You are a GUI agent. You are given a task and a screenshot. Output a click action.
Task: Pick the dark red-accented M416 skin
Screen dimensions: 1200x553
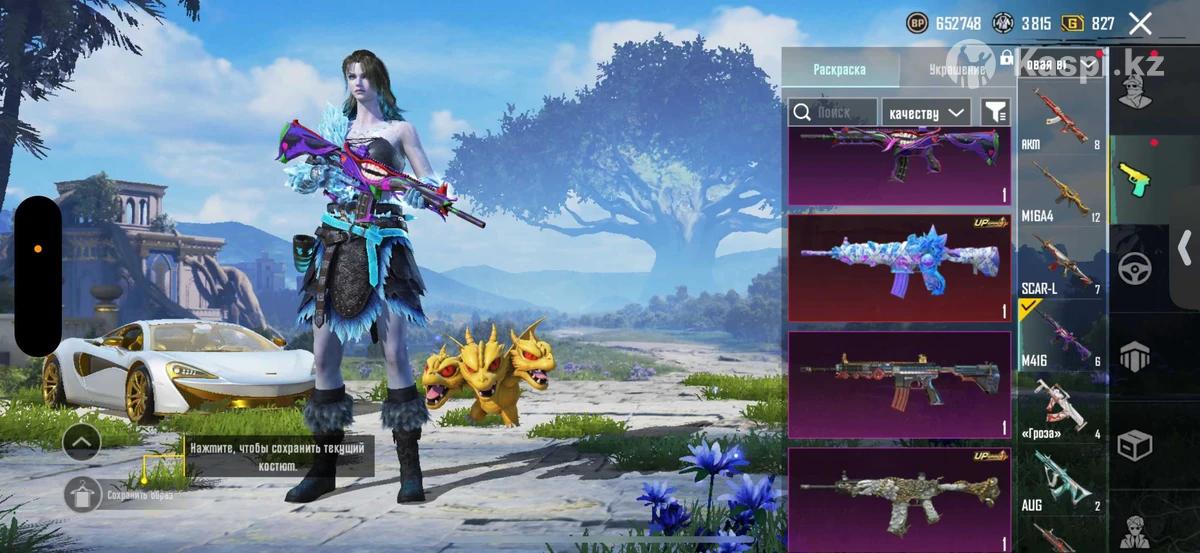pos(898,384)
